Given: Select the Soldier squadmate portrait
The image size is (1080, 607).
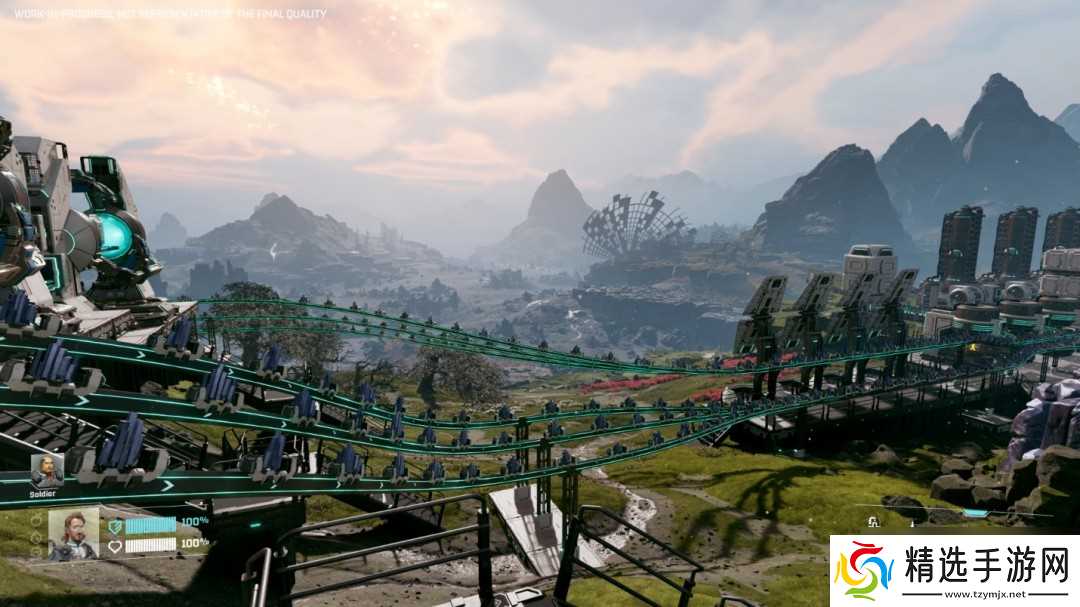Looking at the screenshot, I should (x=47, y=470).
